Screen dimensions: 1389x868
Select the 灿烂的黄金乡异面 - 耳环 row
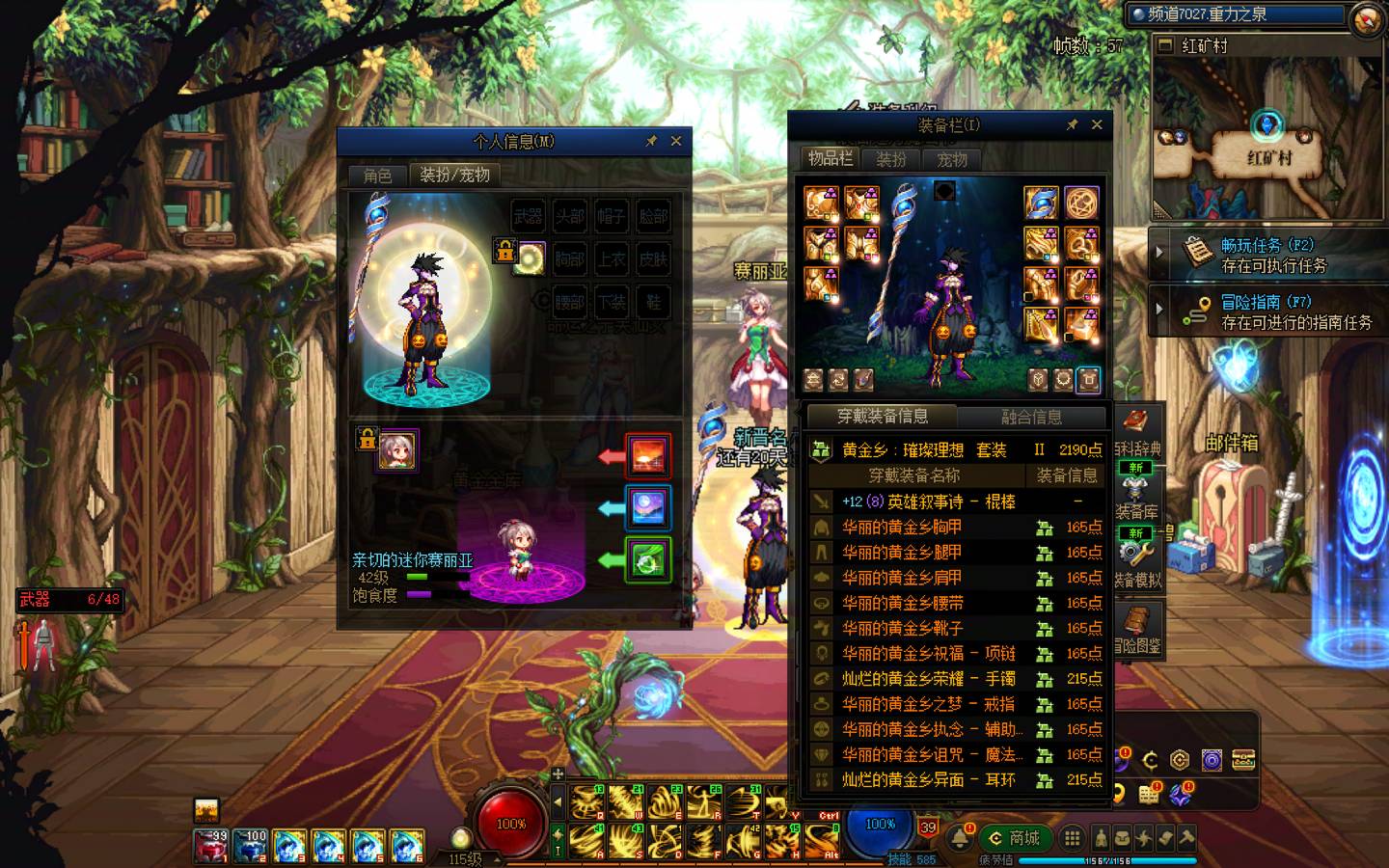(x=928, y=780)
